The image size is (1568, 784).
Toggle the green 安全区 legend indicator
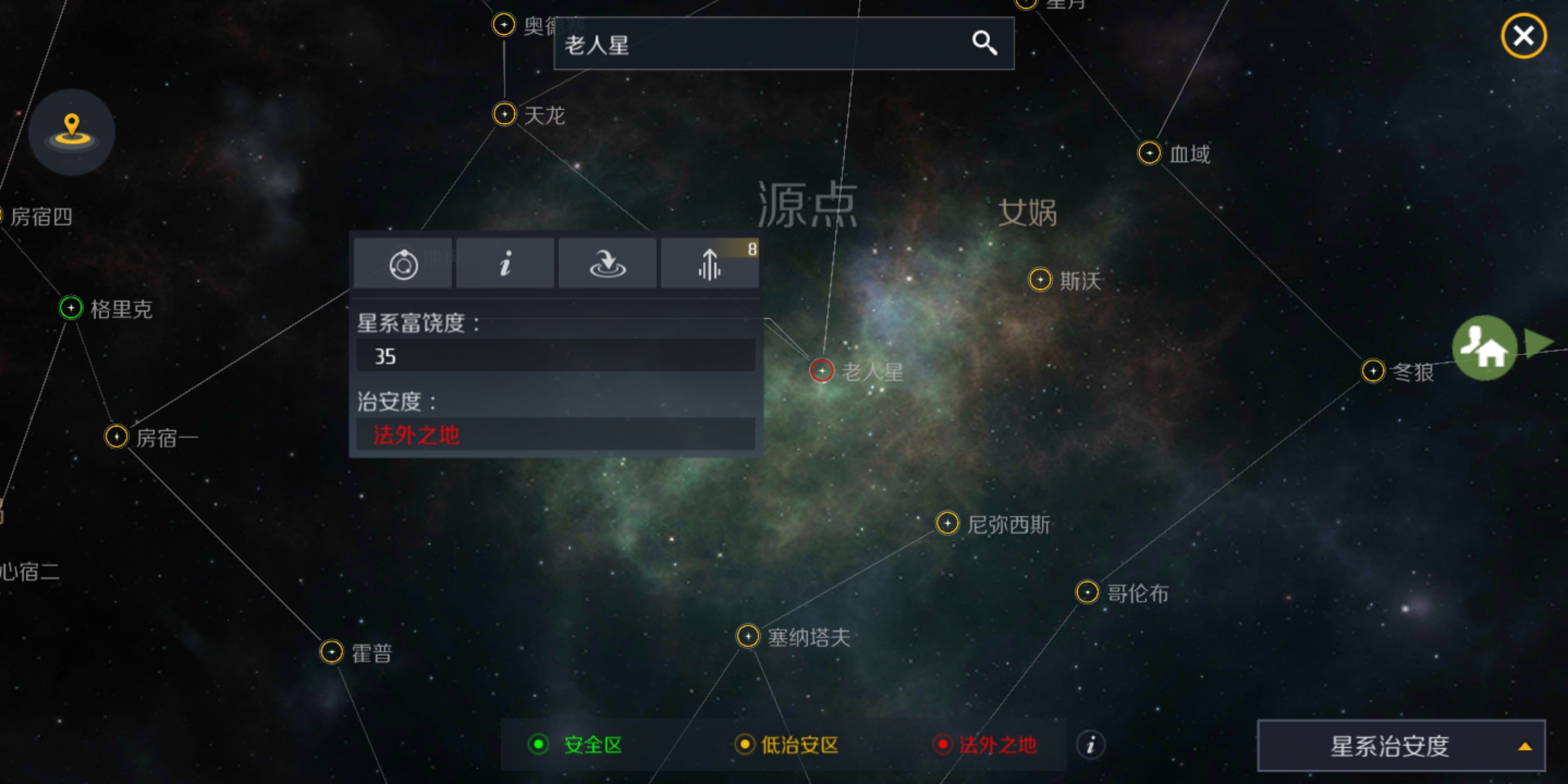pos(537,745)
